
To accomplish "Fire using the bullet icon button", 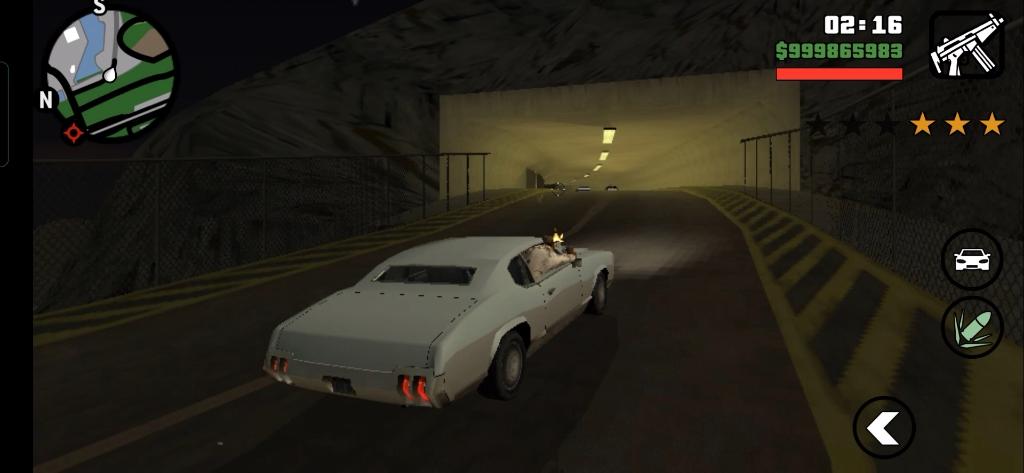I will (972, 327).
